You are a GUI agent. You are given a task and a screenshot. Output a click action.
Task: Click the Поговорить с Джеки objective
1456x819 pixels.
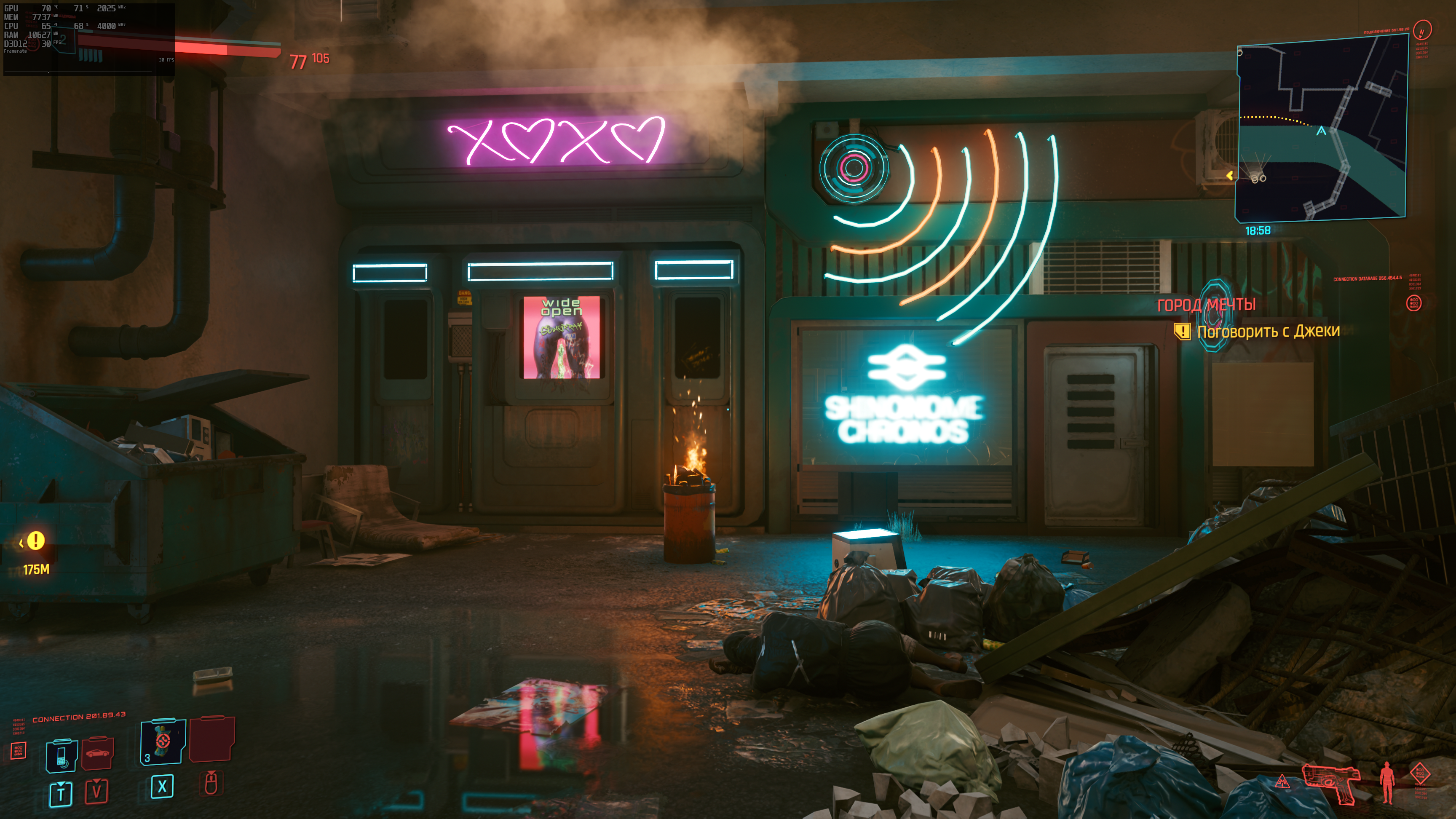[x=1268, y=331]
